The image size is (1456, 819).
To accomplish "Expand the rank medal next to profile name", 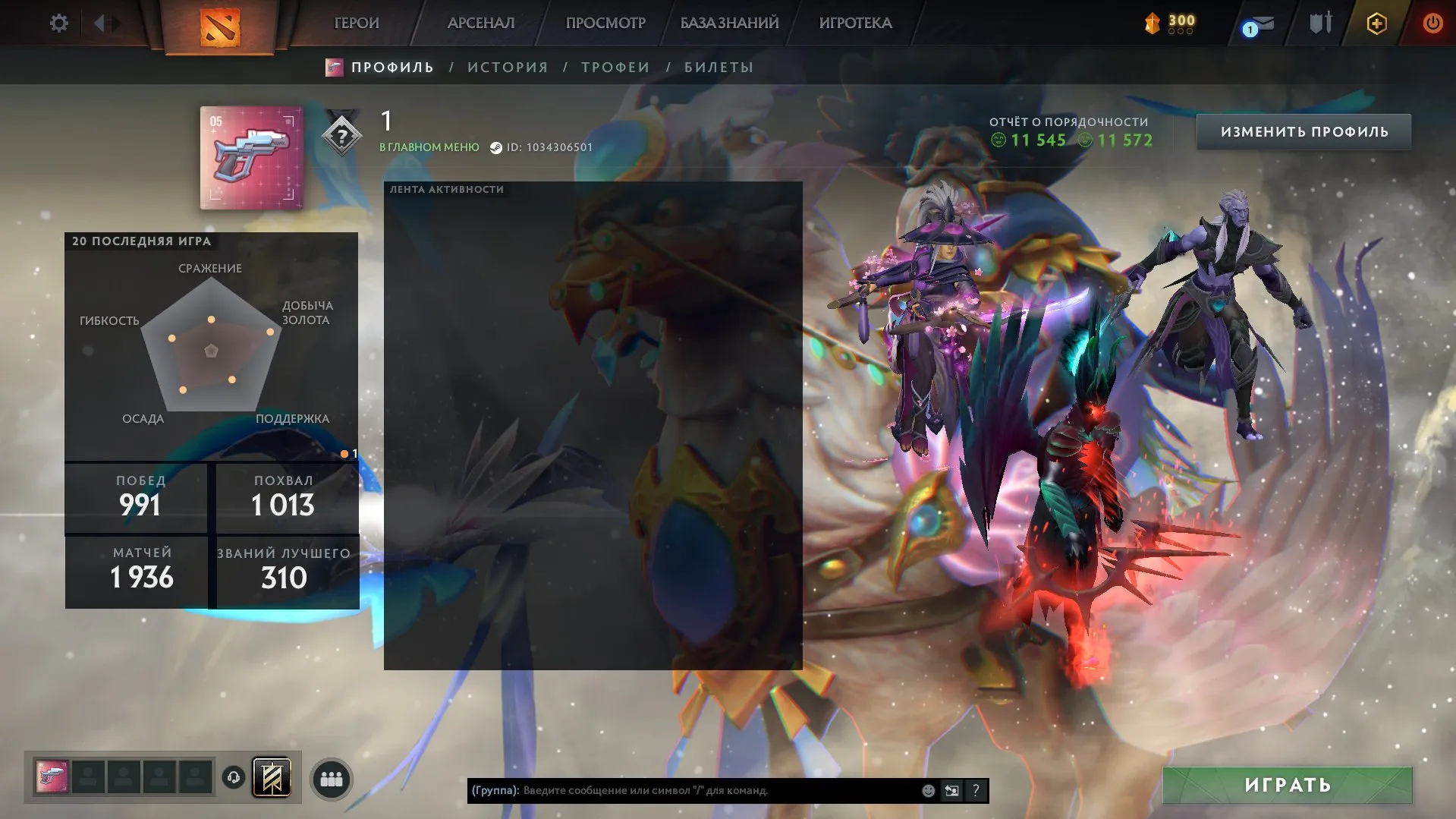I will point(343,135).
